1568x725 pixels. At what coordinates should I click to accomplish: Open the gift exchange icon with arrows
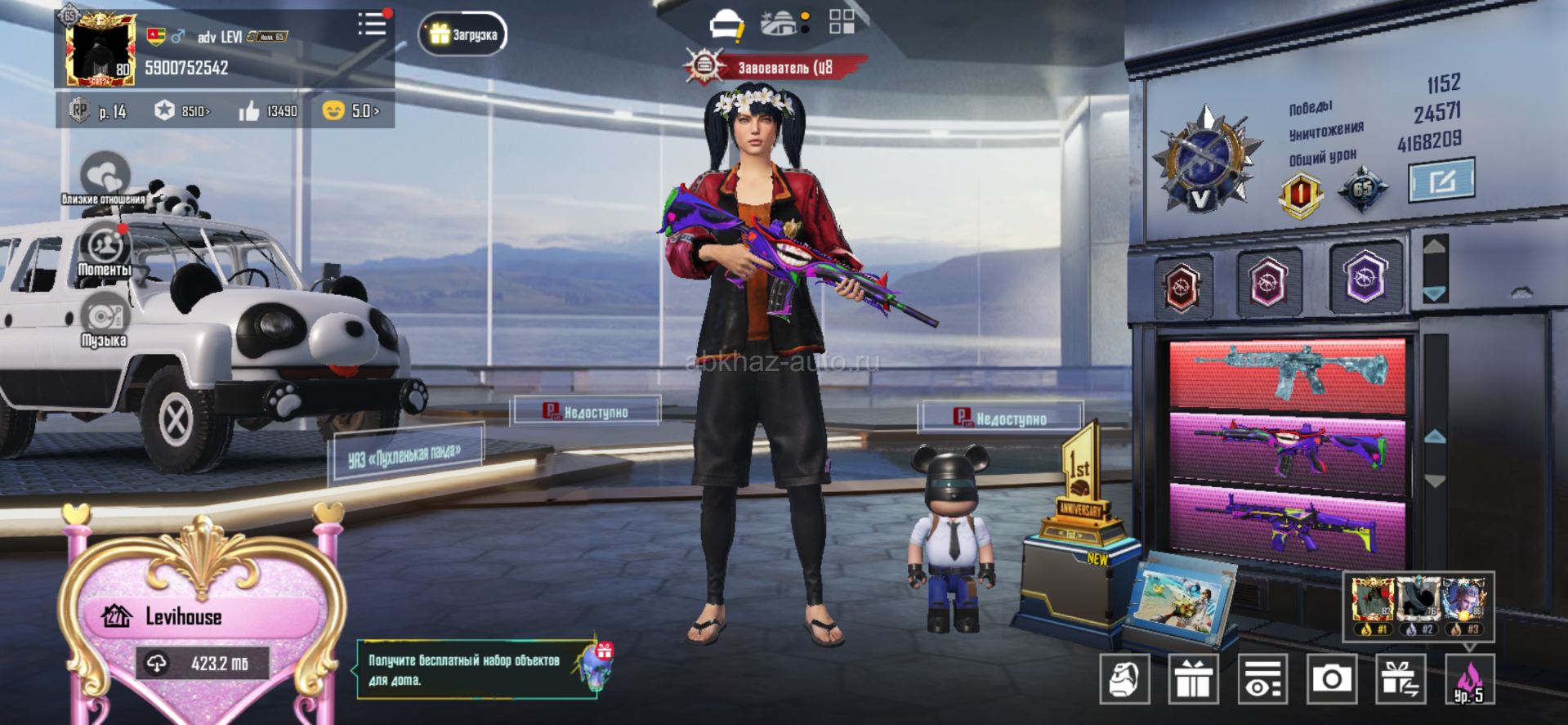[1400, 679]
